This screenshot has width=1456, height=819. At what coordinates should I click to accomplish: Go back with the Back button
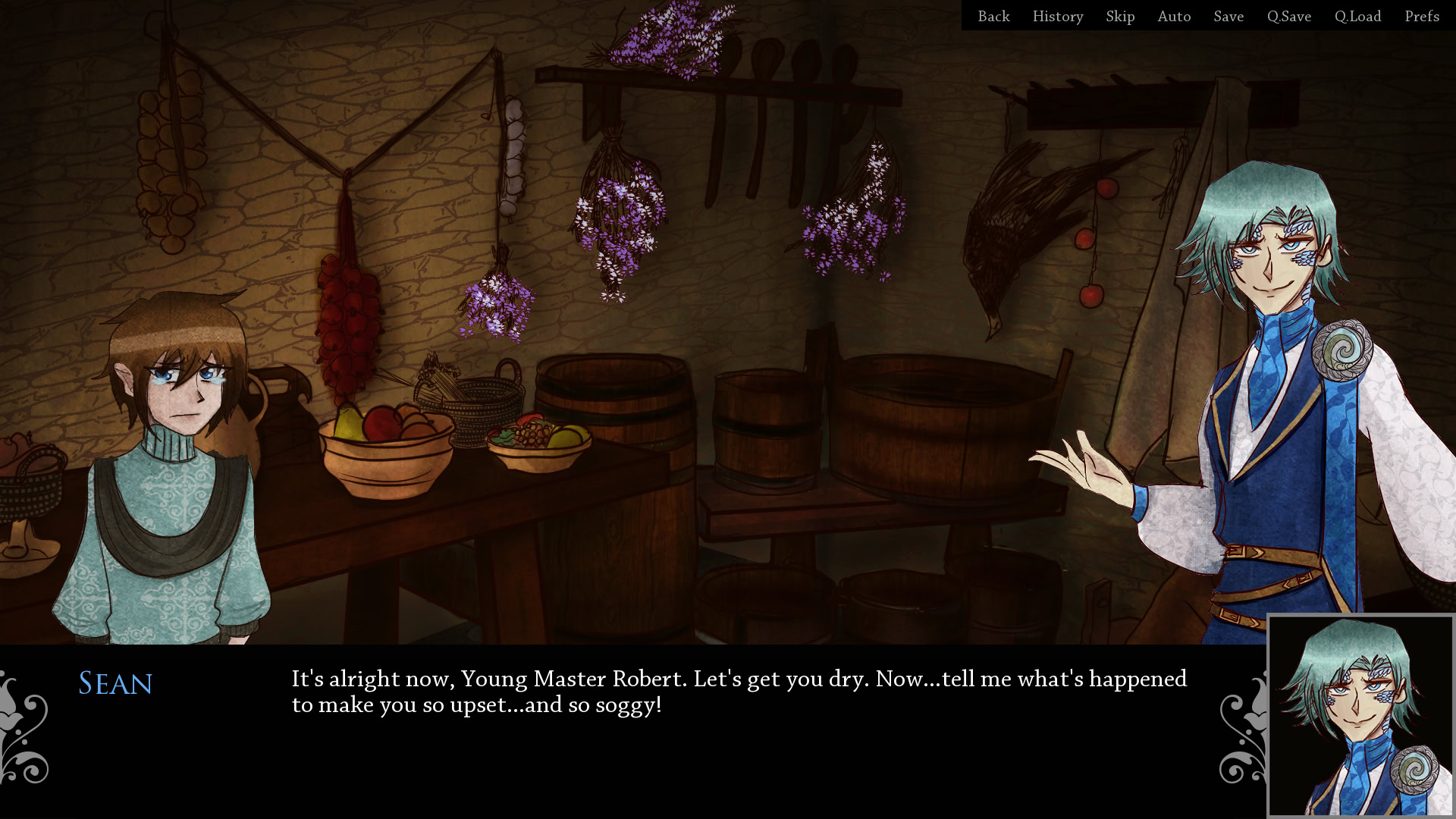[993, 16]
